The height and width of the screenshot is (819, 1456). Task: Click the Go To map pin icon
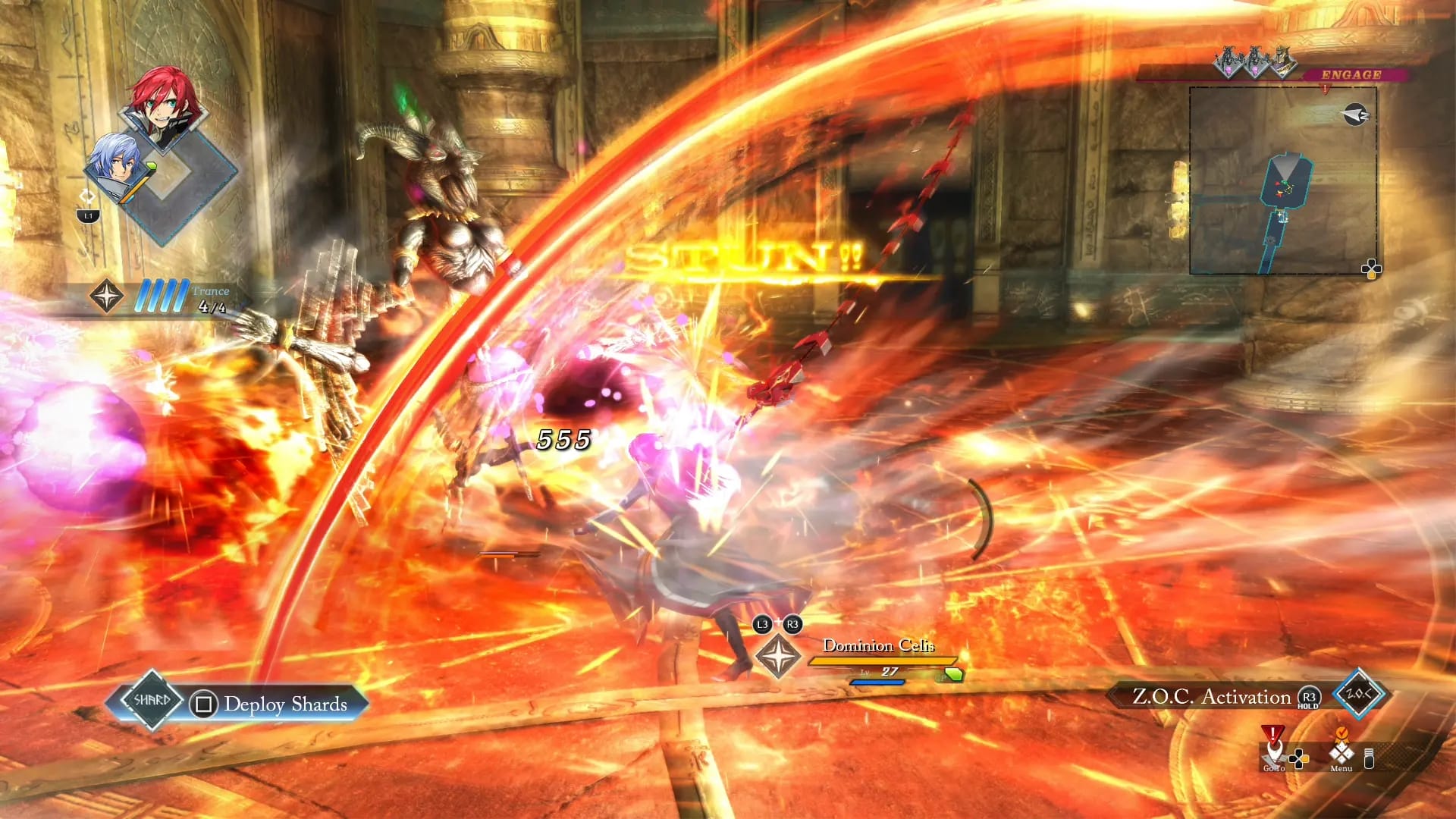1273,749
